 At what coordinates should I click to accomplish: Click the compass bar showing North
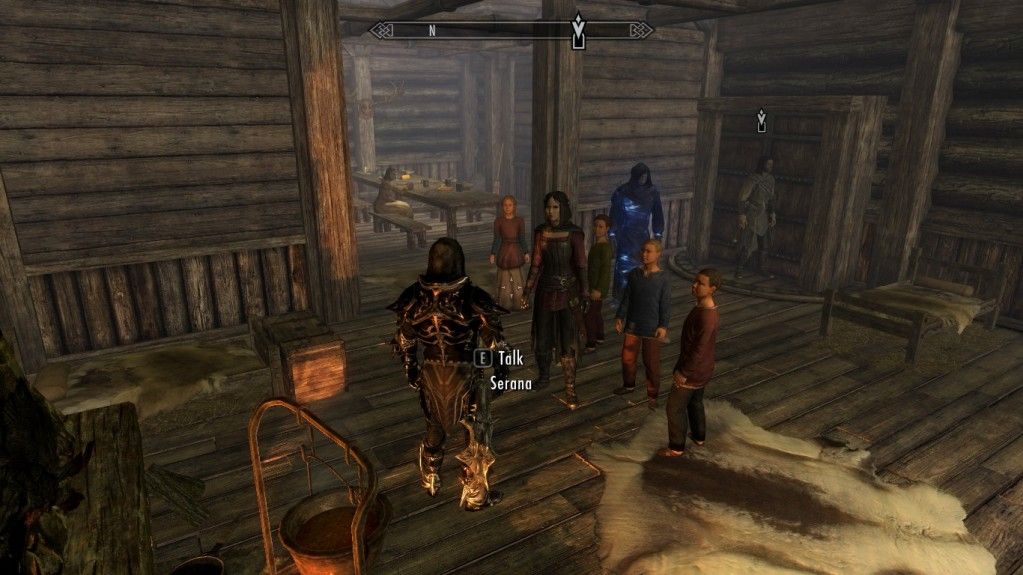pyautogui.click(x=510, y=30)
